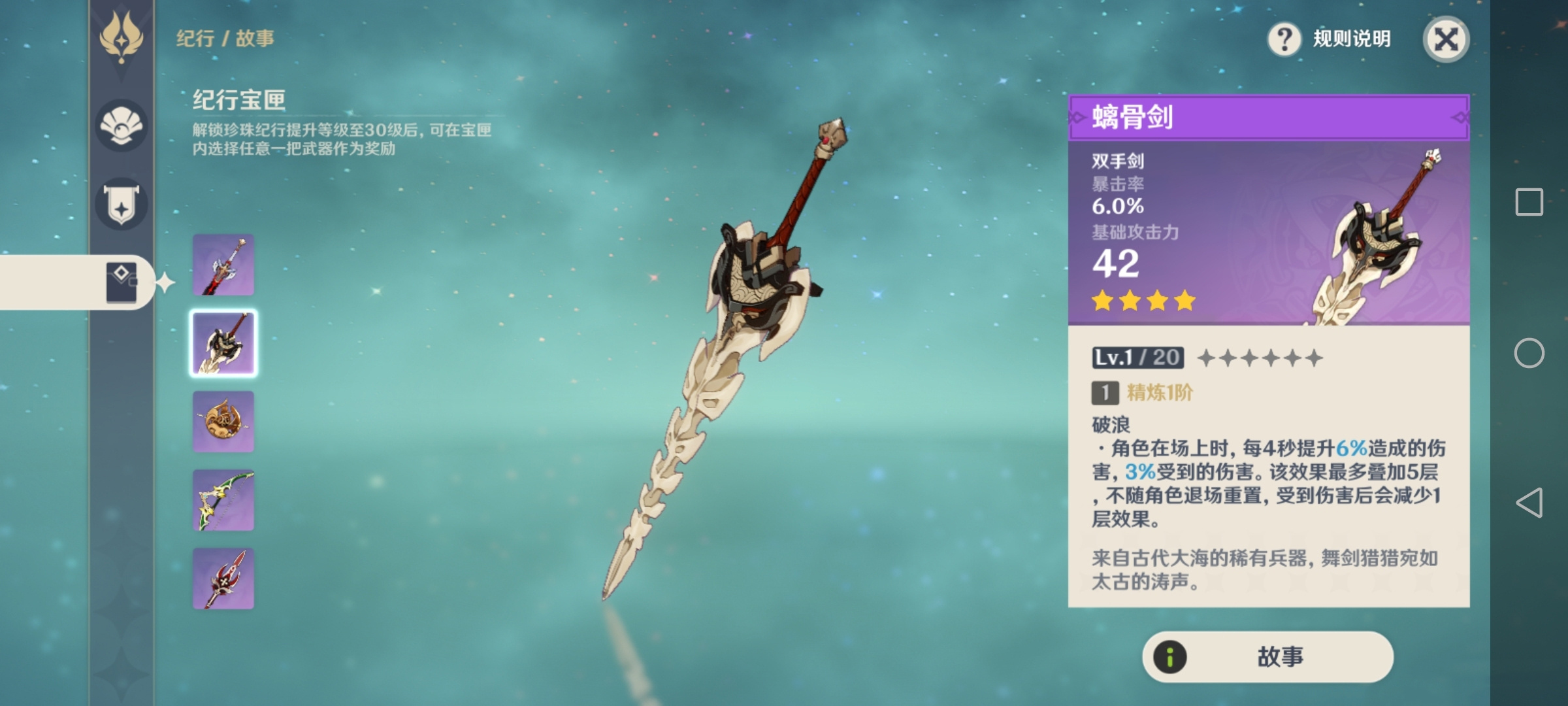The height and width of the screenshot is (706, 1568).
Task: Open the 故事 story button
Action: click(1267, 656)
